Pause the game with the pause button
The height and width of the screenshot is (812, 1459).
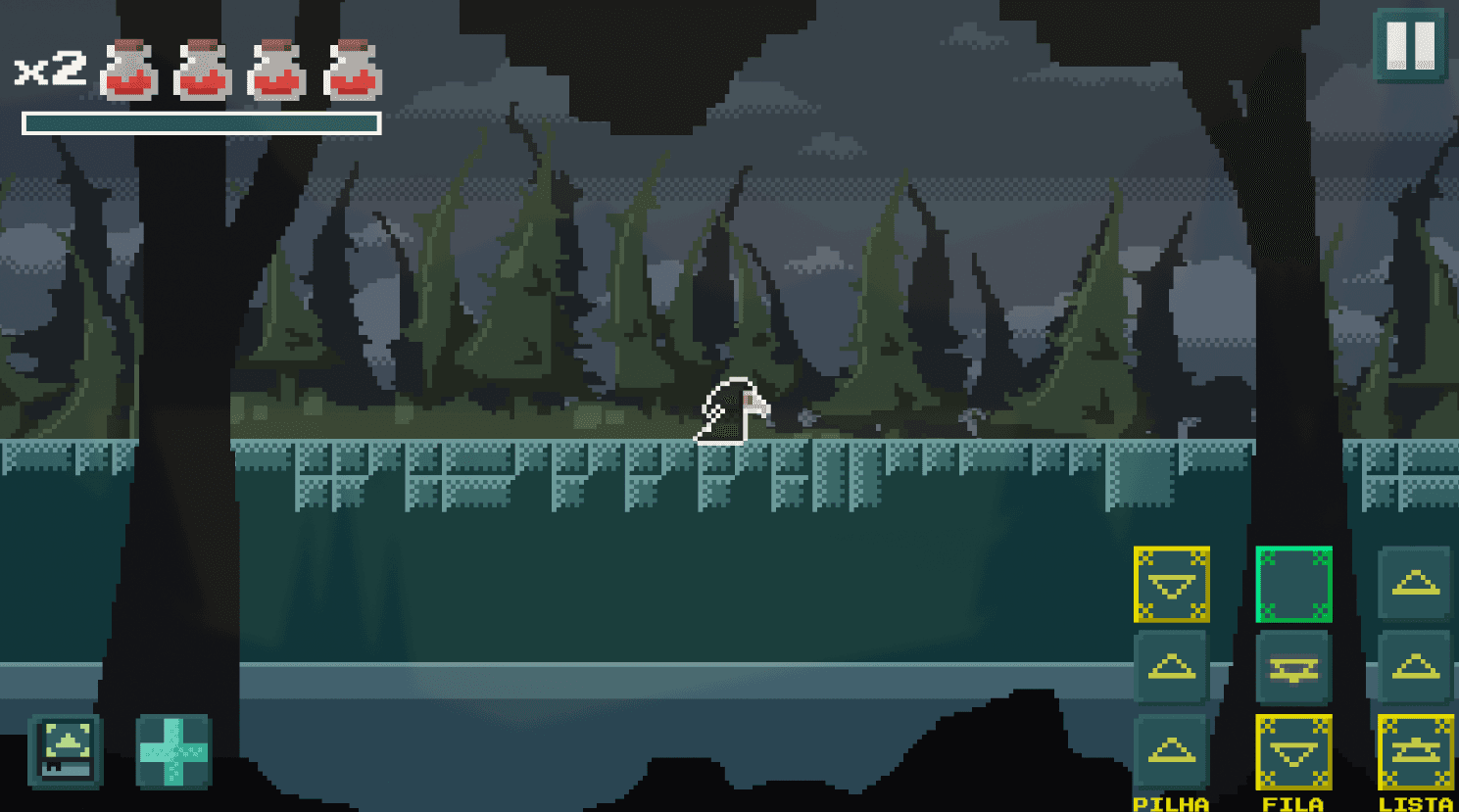1409,45
